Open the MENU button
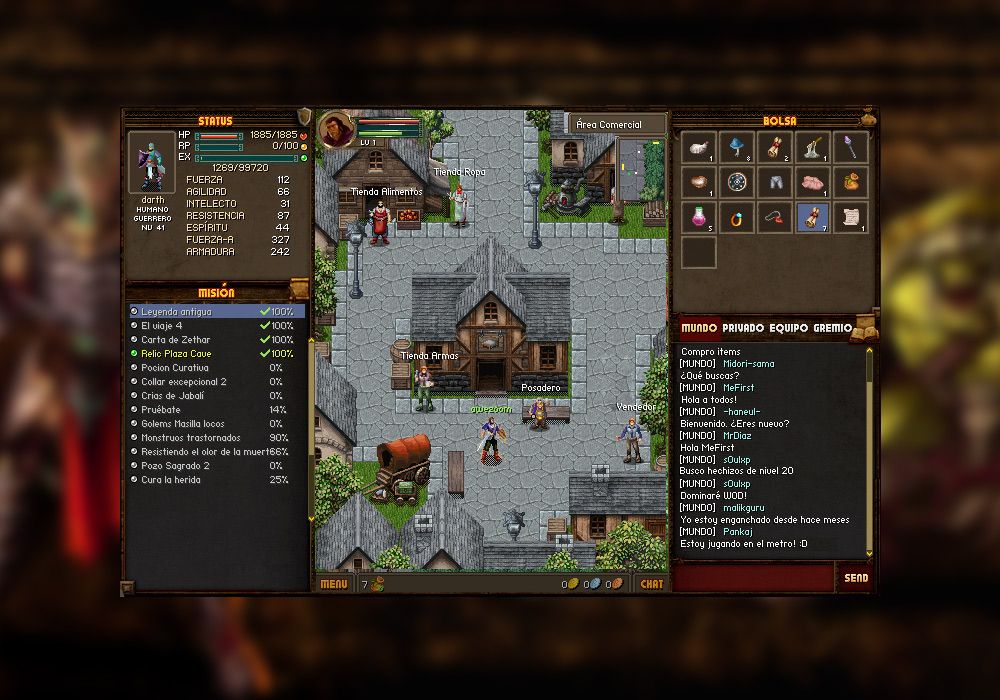 pyautogui.click(x=334, y=584)
